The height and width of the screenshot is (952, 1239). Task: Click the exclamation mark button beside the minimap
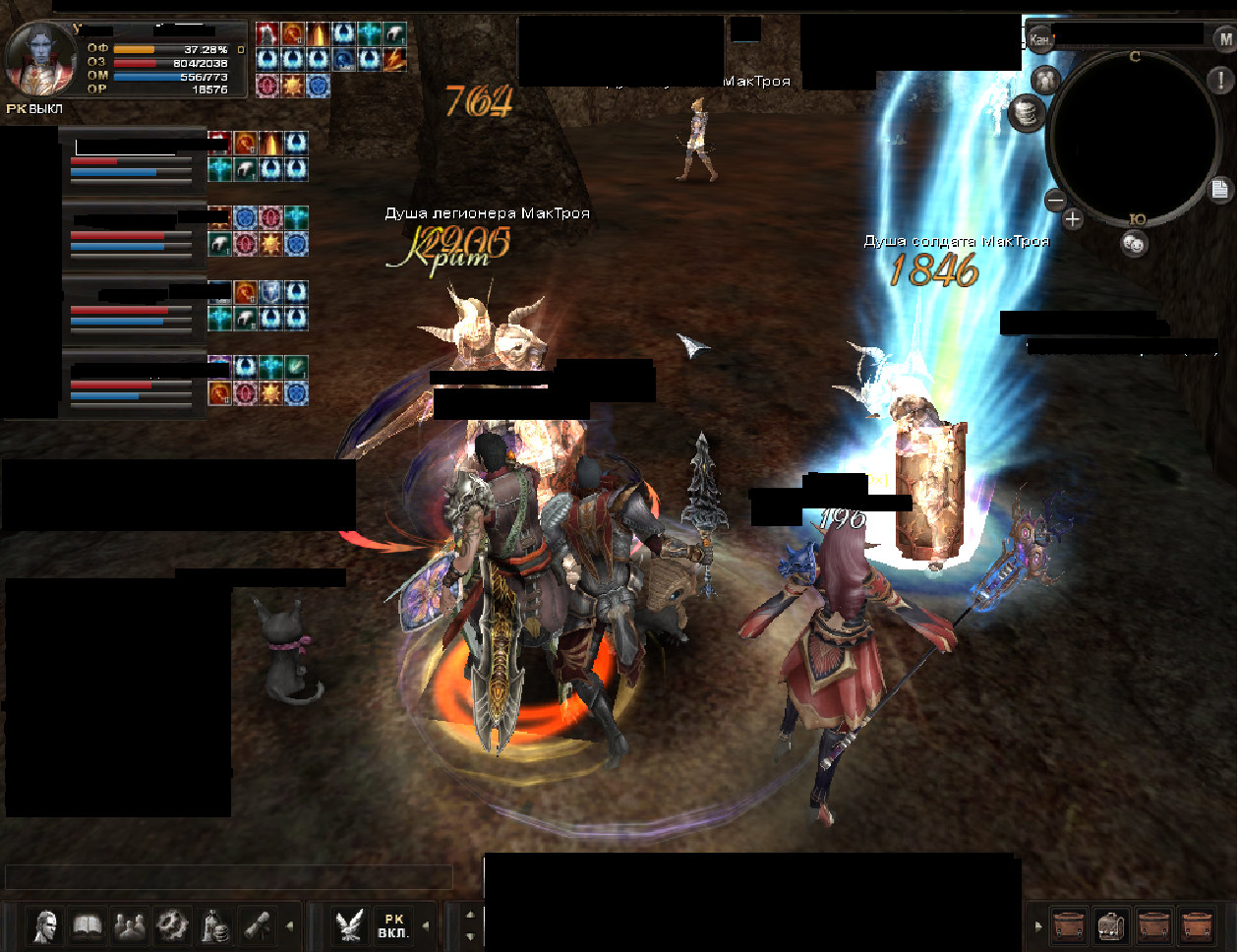click(x=1218, y=80)
